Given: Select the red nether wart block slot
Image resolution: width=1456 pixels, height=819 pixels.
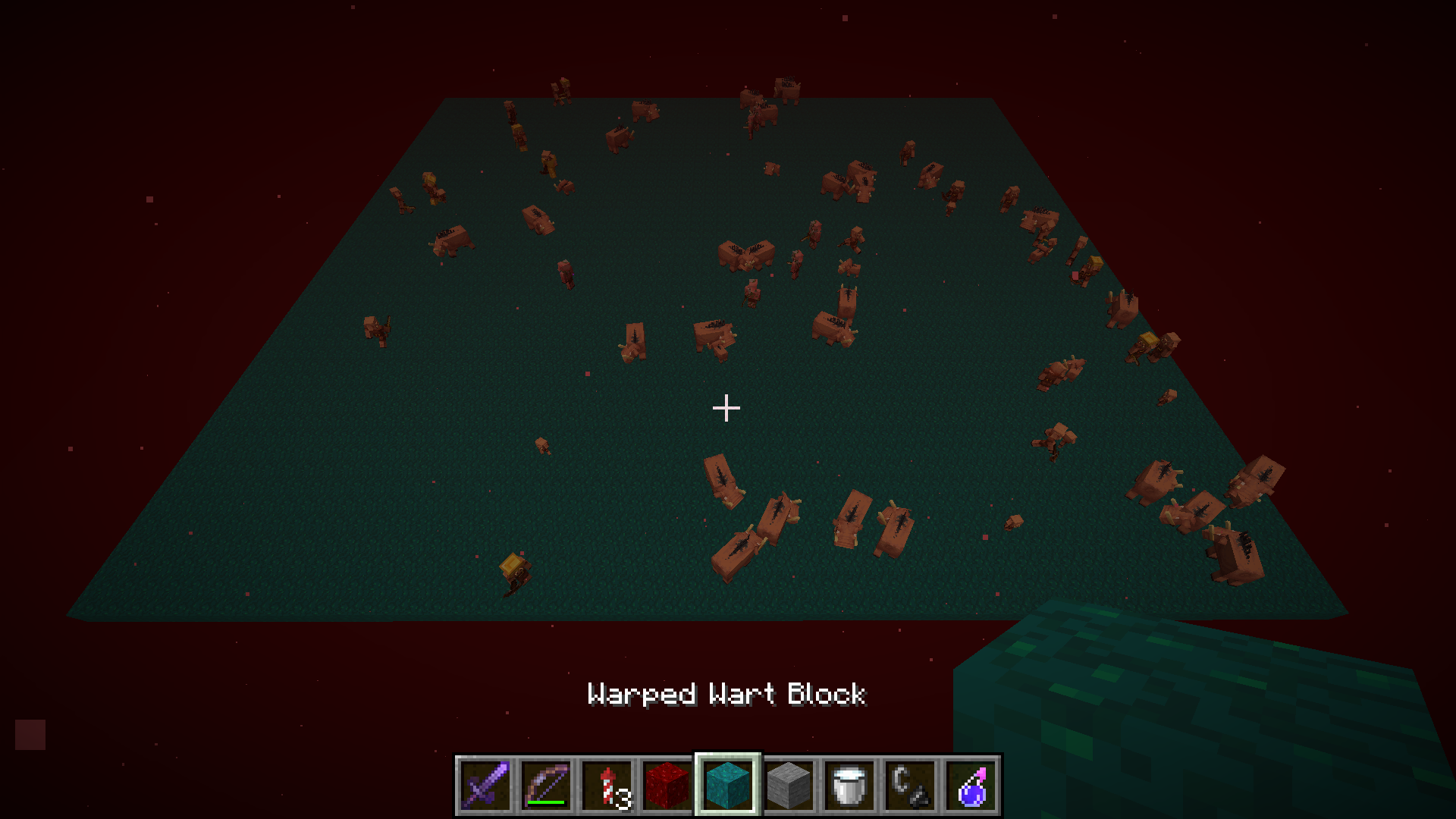Looking at the screenshot, I should [x=667, y=785].
